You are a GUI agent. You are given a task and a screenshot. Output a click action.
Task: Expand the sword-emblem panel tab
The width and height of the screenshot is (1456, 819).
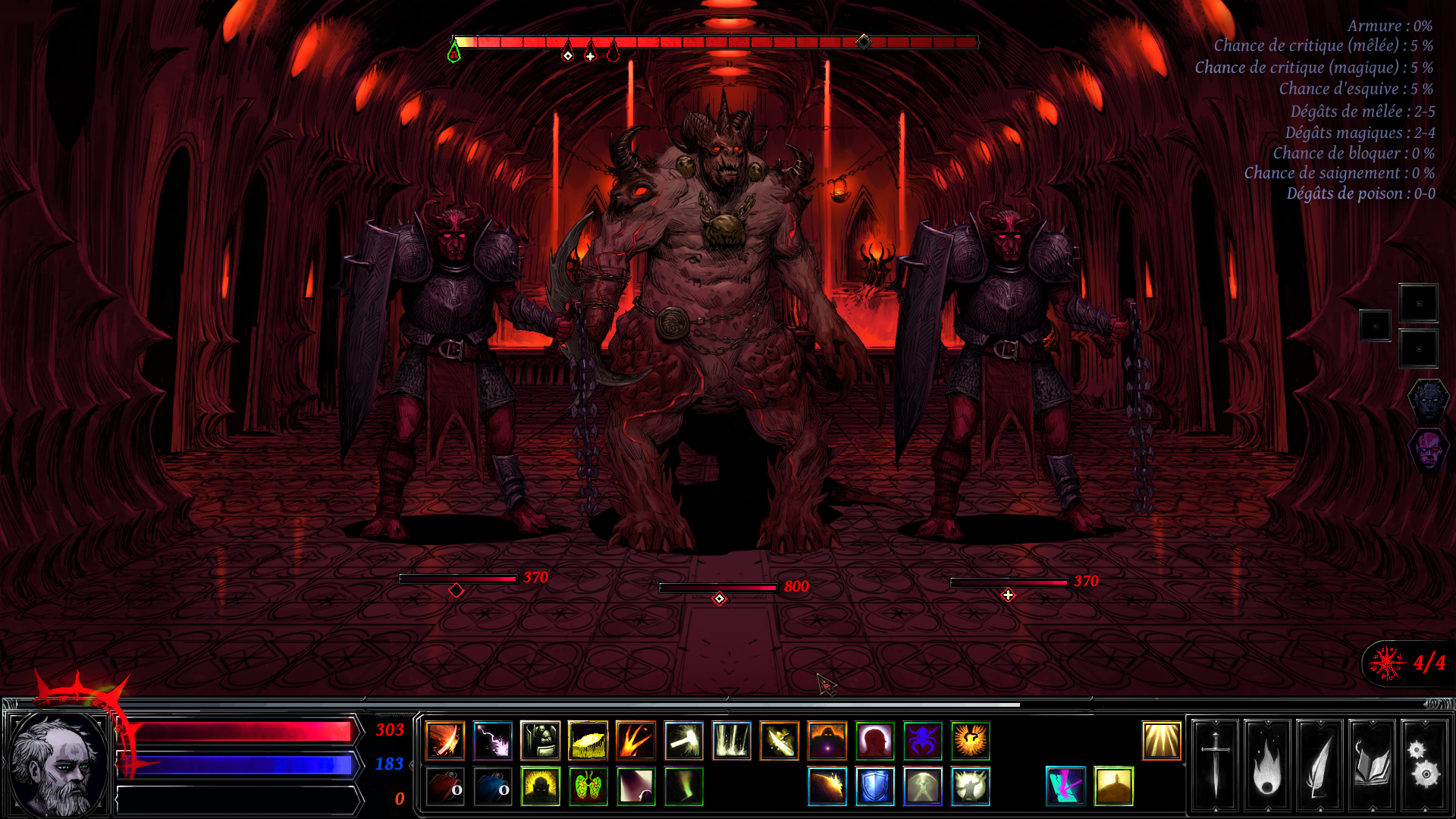coord(1216,766)
